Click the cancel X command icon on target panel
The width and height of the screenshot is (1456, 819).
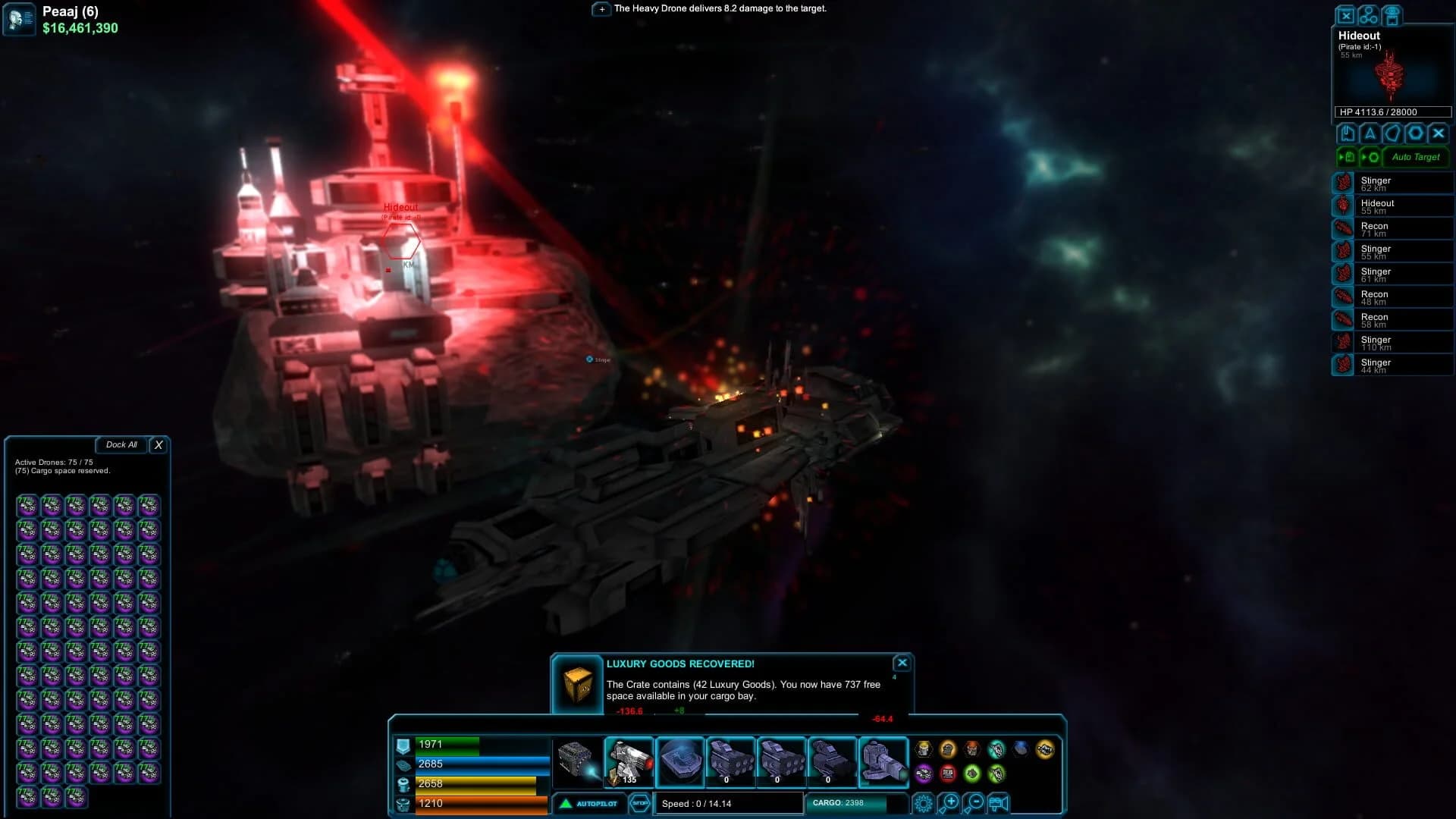(x=1438, y=133)
